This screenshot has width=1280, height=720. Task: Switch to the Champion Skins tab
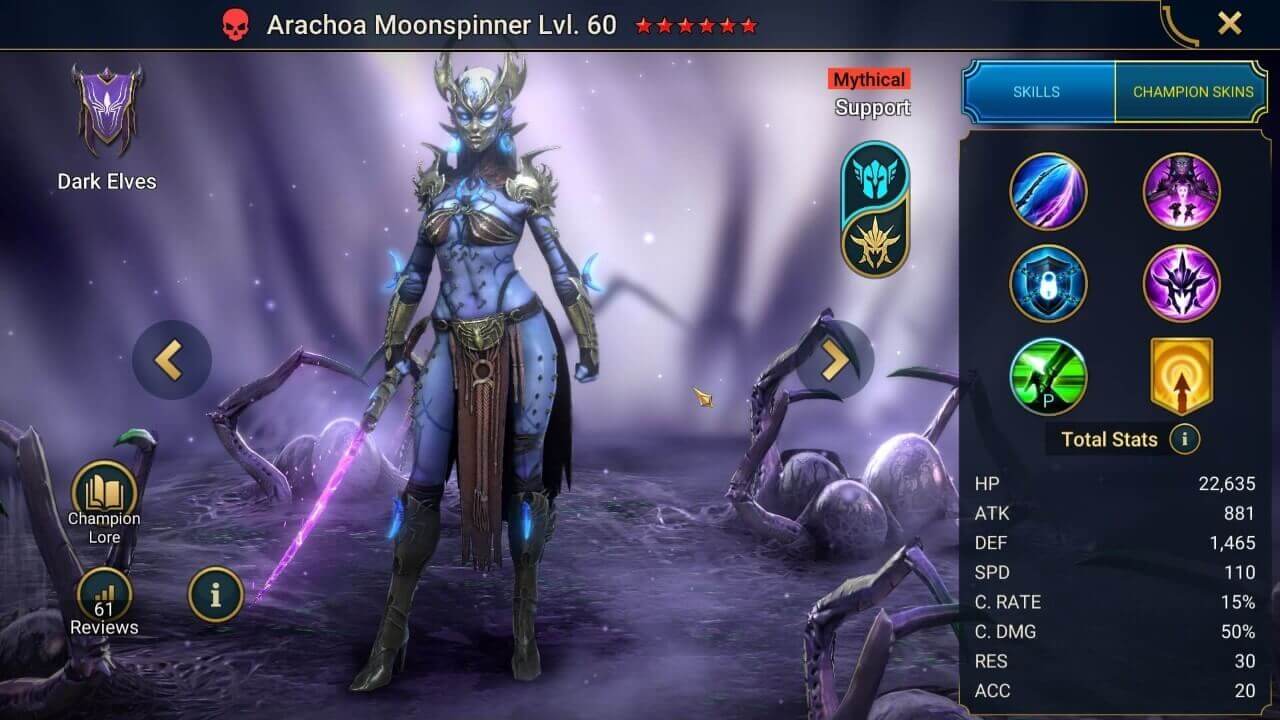coord(1193,91)
